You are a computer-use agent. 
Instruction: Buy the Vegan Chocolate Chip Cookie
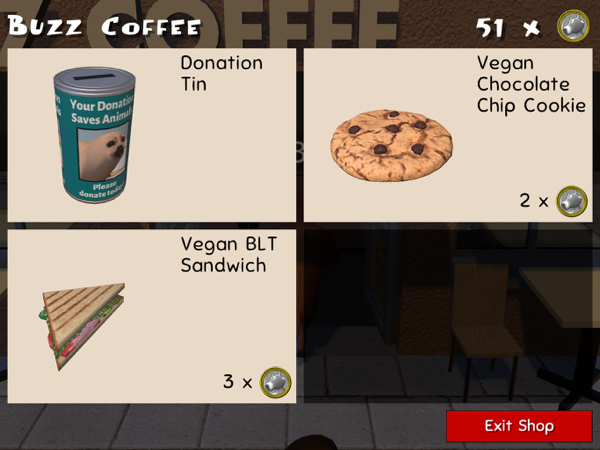(448, 135)
